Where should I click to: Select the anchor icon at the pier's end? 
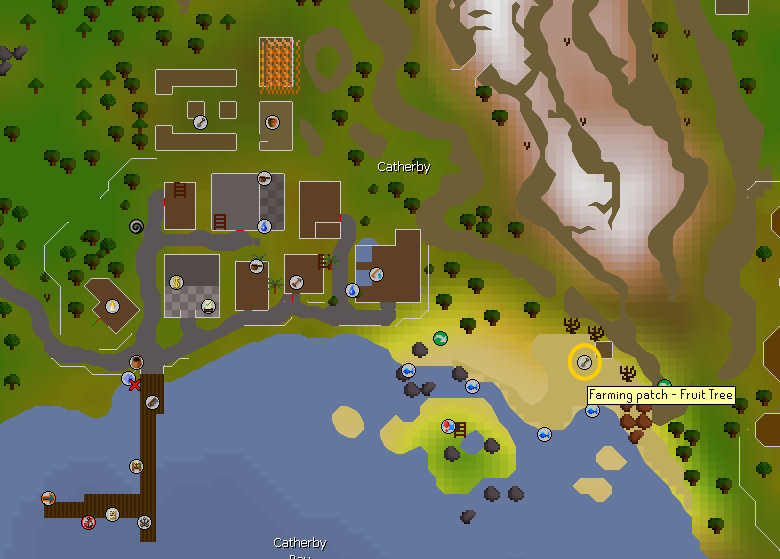click(145, 521)
